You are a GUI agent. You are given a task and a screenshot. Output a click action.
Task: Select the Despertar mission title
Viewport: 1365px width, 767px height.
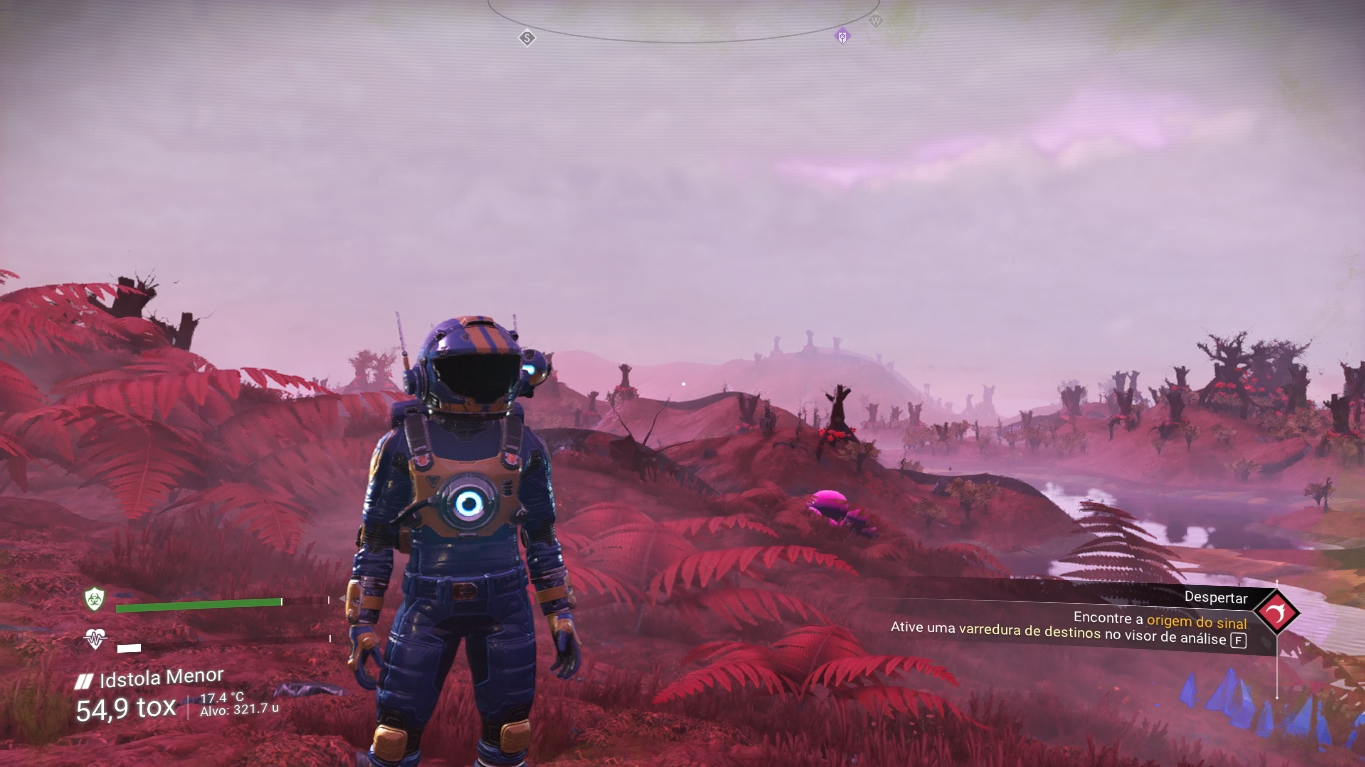(x=1215, y=598)
